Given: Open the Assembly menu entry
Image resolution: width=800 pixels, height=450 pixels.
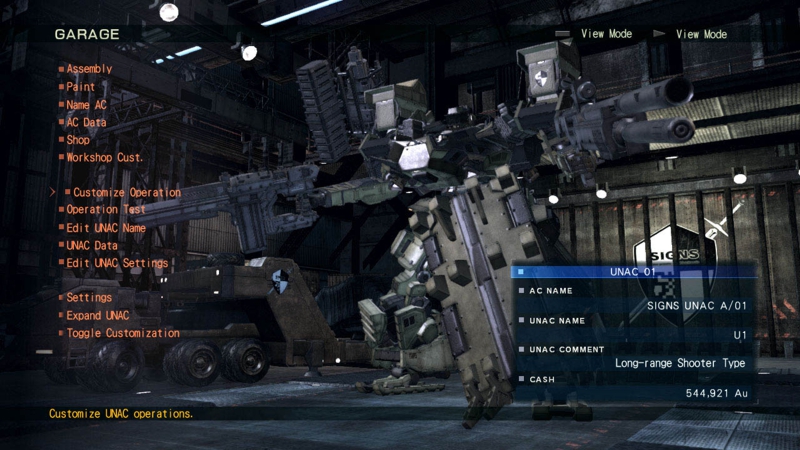Looking at the screenshot, I should pyautogui.click(x=89, y=69).
